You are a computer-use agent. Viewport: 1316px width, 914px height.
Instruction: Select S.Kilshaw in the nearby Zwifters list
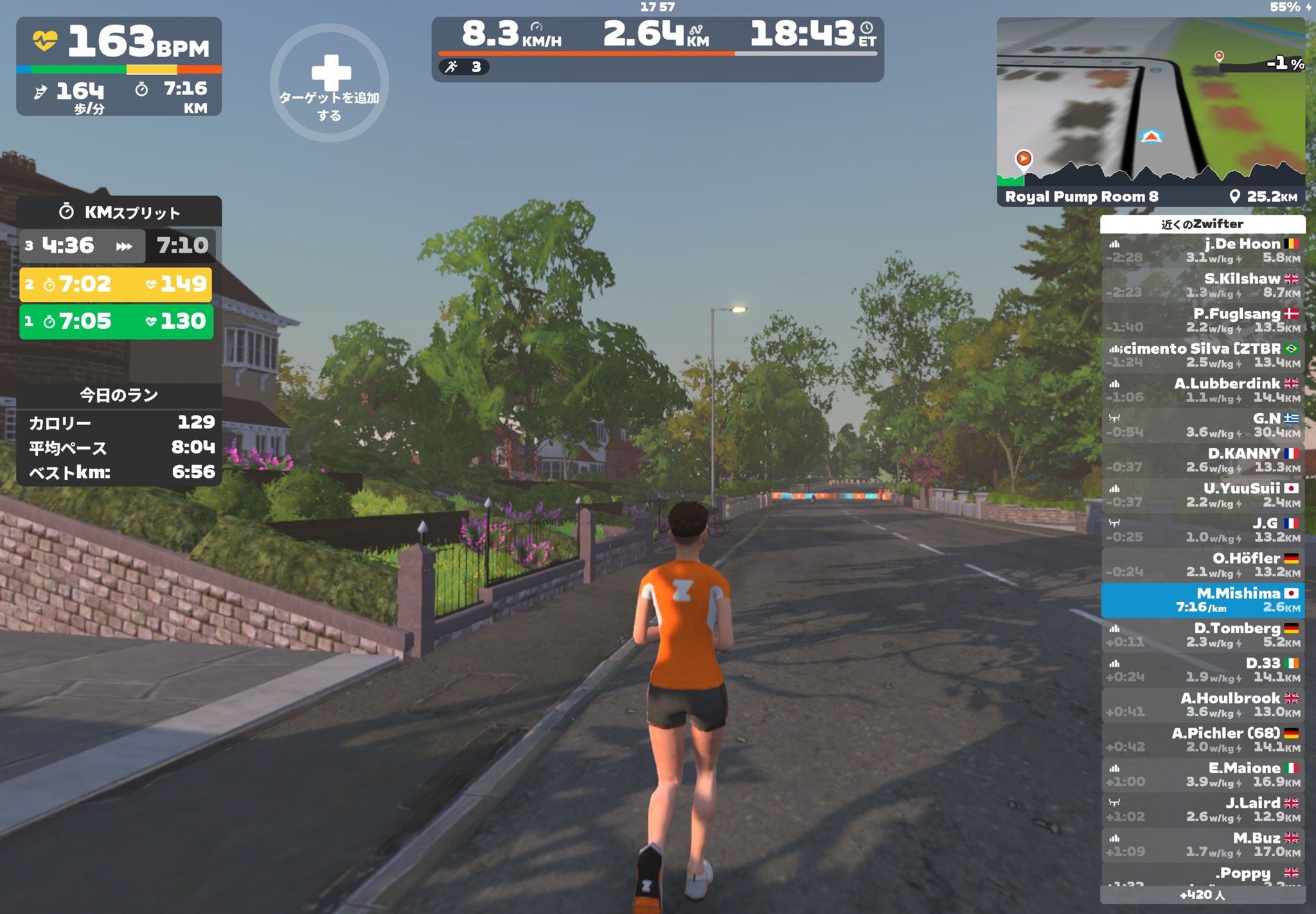1202,285
